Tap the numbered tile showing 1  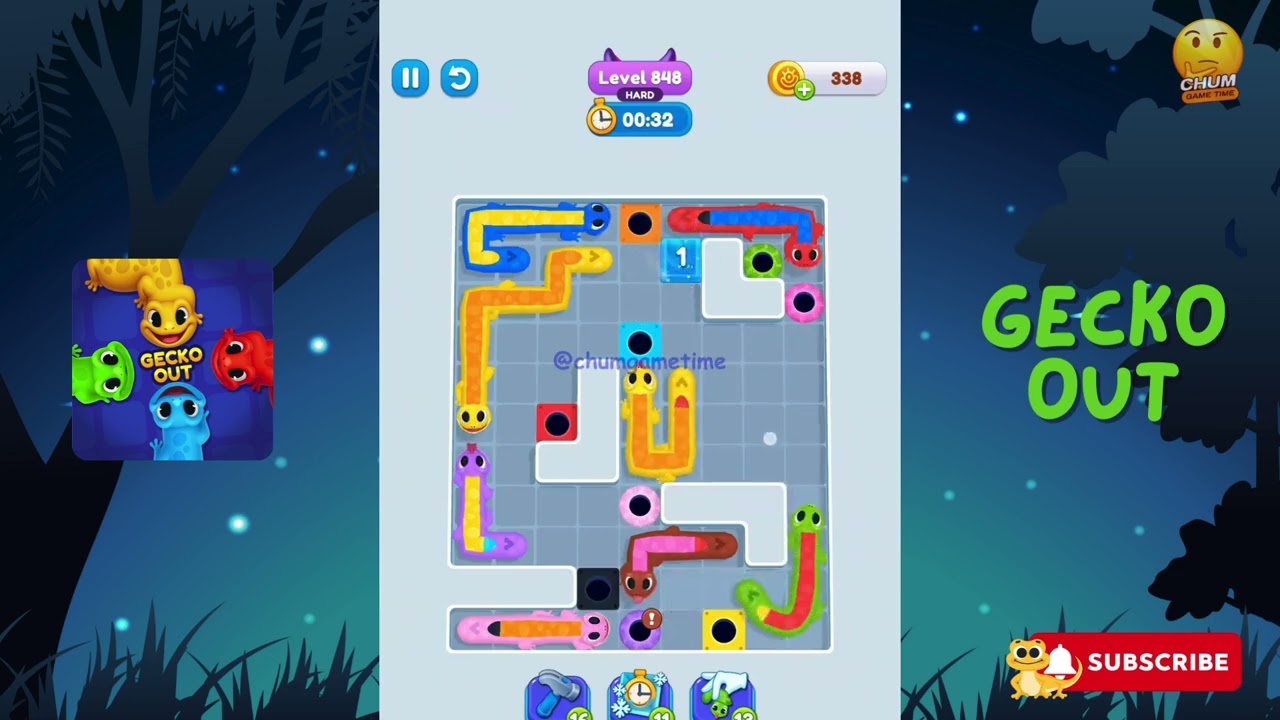click(679, 257)
